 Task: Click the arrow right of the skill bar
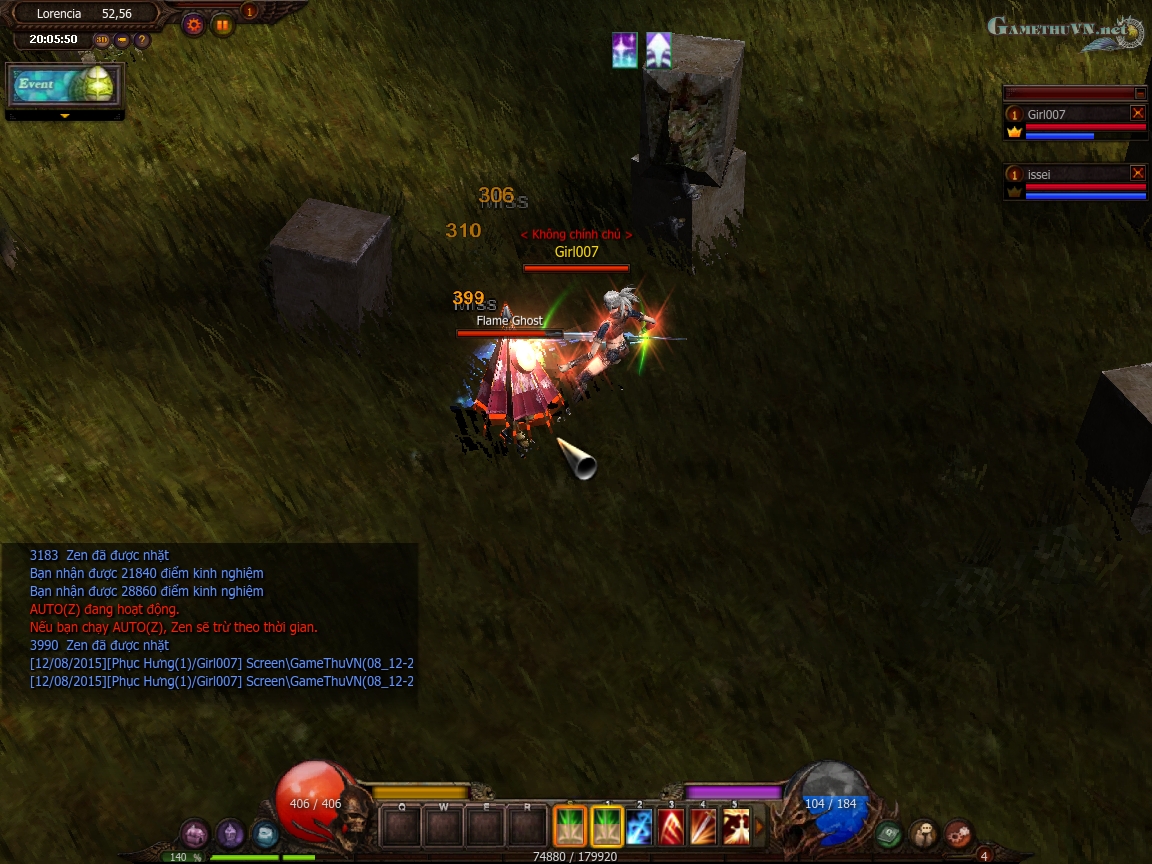click(759, 827)
